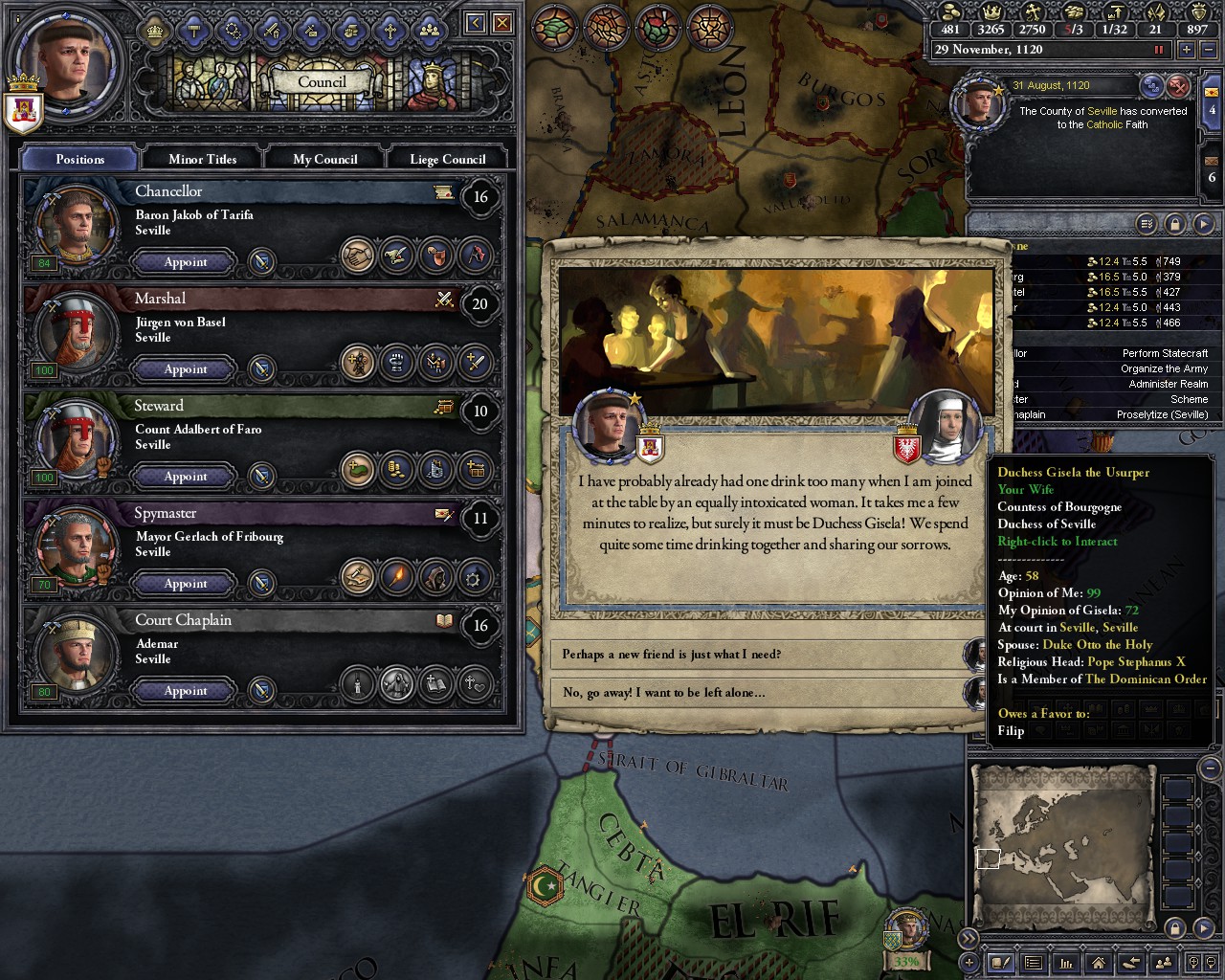Image resolution: width=1225 pixels, height=980 pixels.
Task: Switch to the Minor Titles tab
Action: [x=201, y=158]
